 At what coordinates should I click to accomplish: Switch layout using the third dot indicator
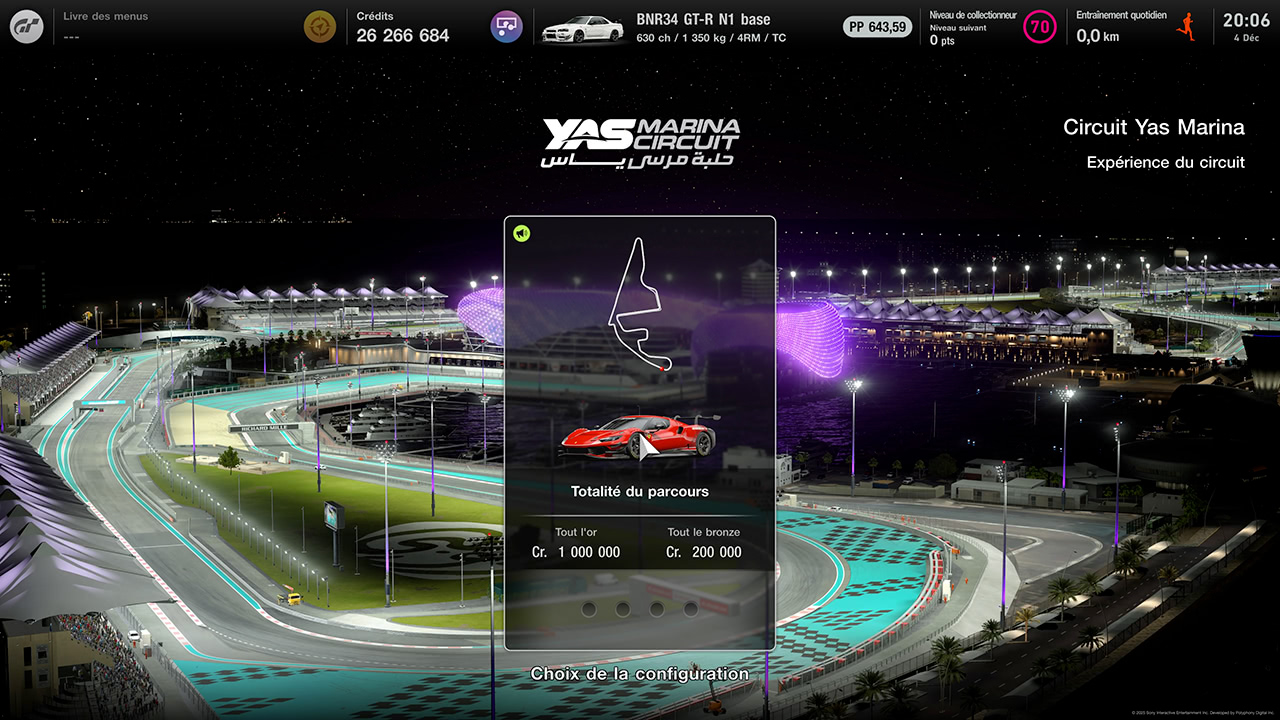pos(655,609)
